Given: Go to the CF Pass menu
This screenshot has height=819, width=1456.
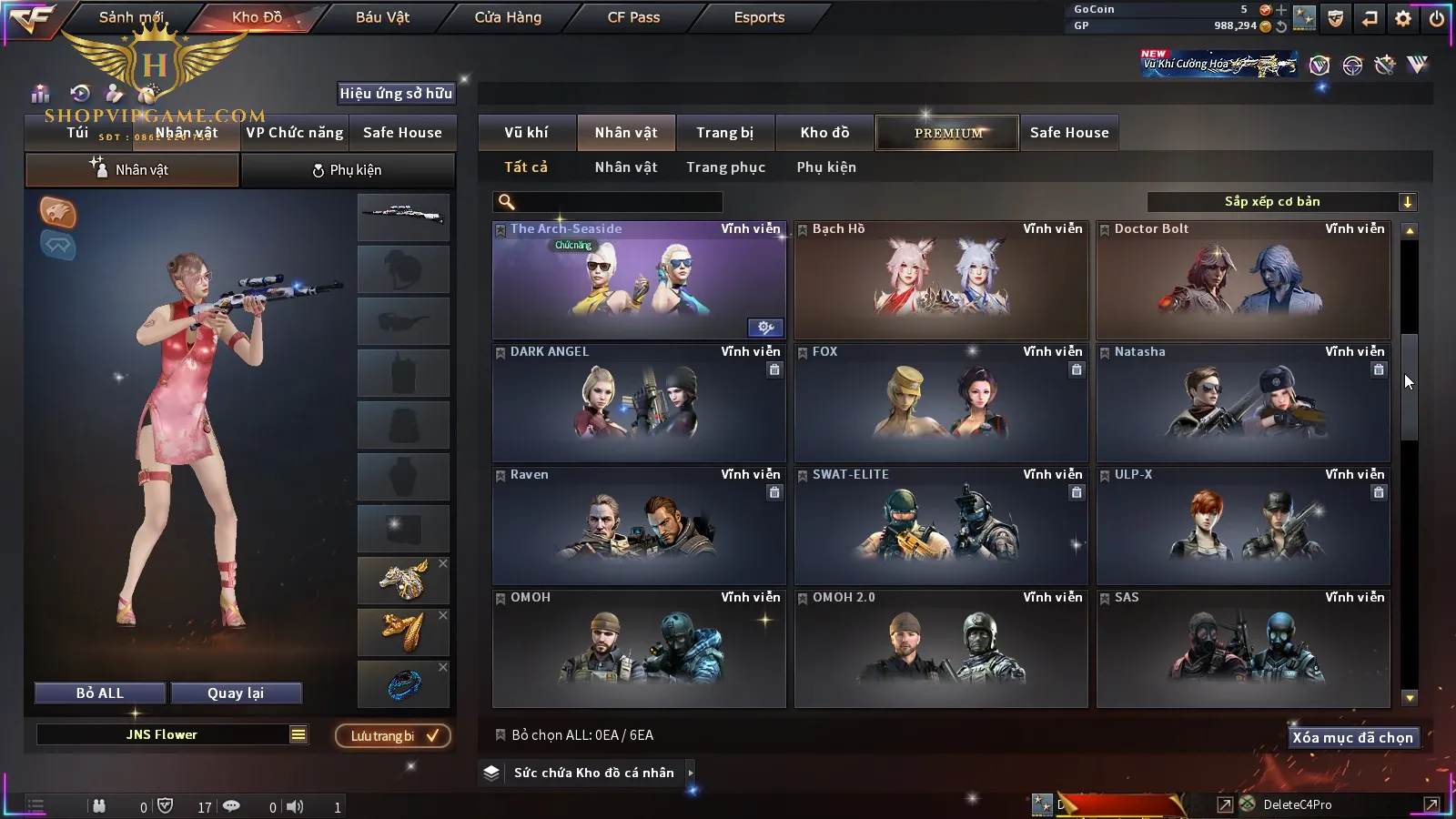Looking at the screenshot, I should (x=633, y=17).
